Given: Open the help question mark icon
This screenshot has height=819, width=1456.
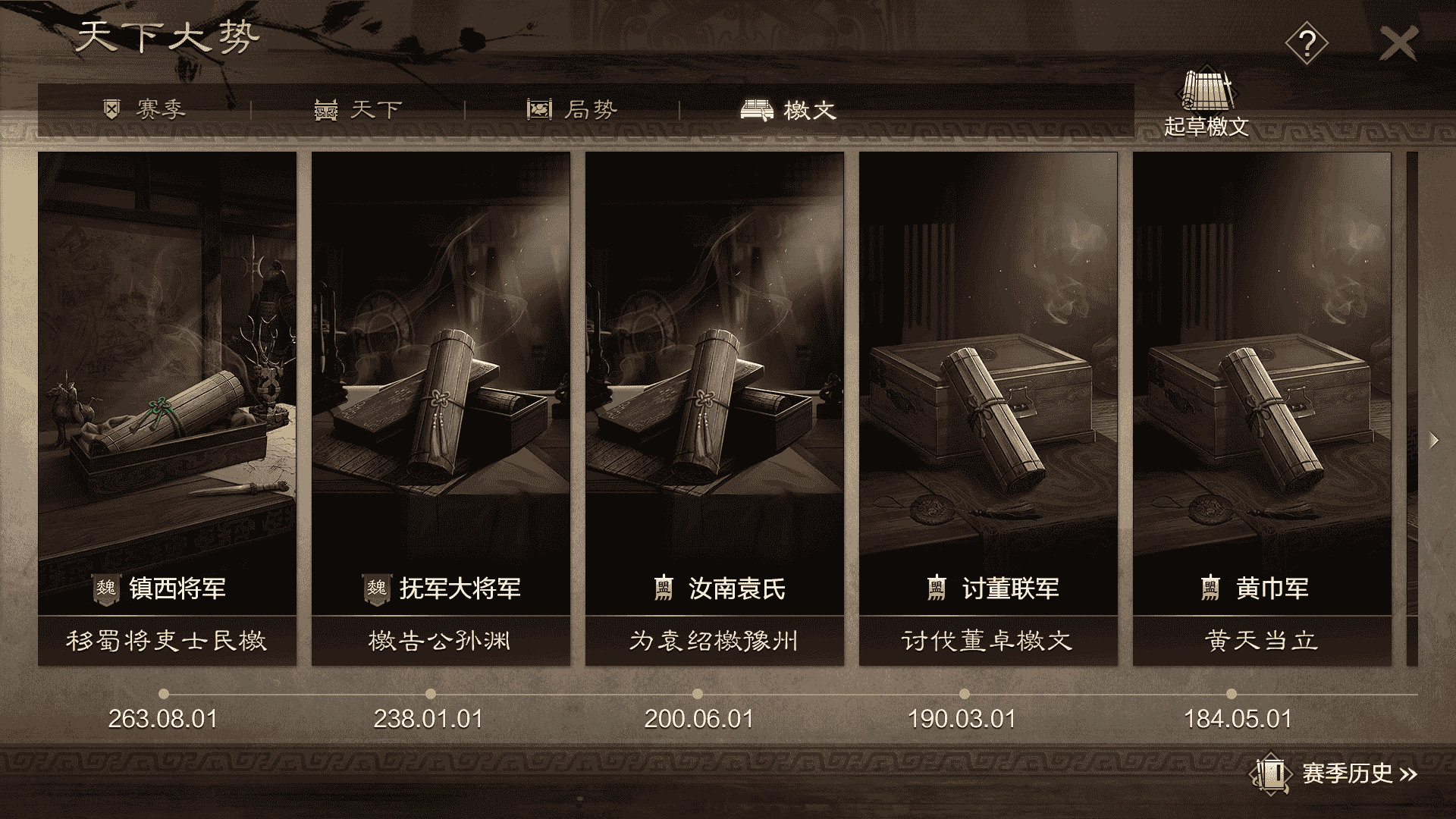Looking at the screenshot, I should [x=1309, y=43].
